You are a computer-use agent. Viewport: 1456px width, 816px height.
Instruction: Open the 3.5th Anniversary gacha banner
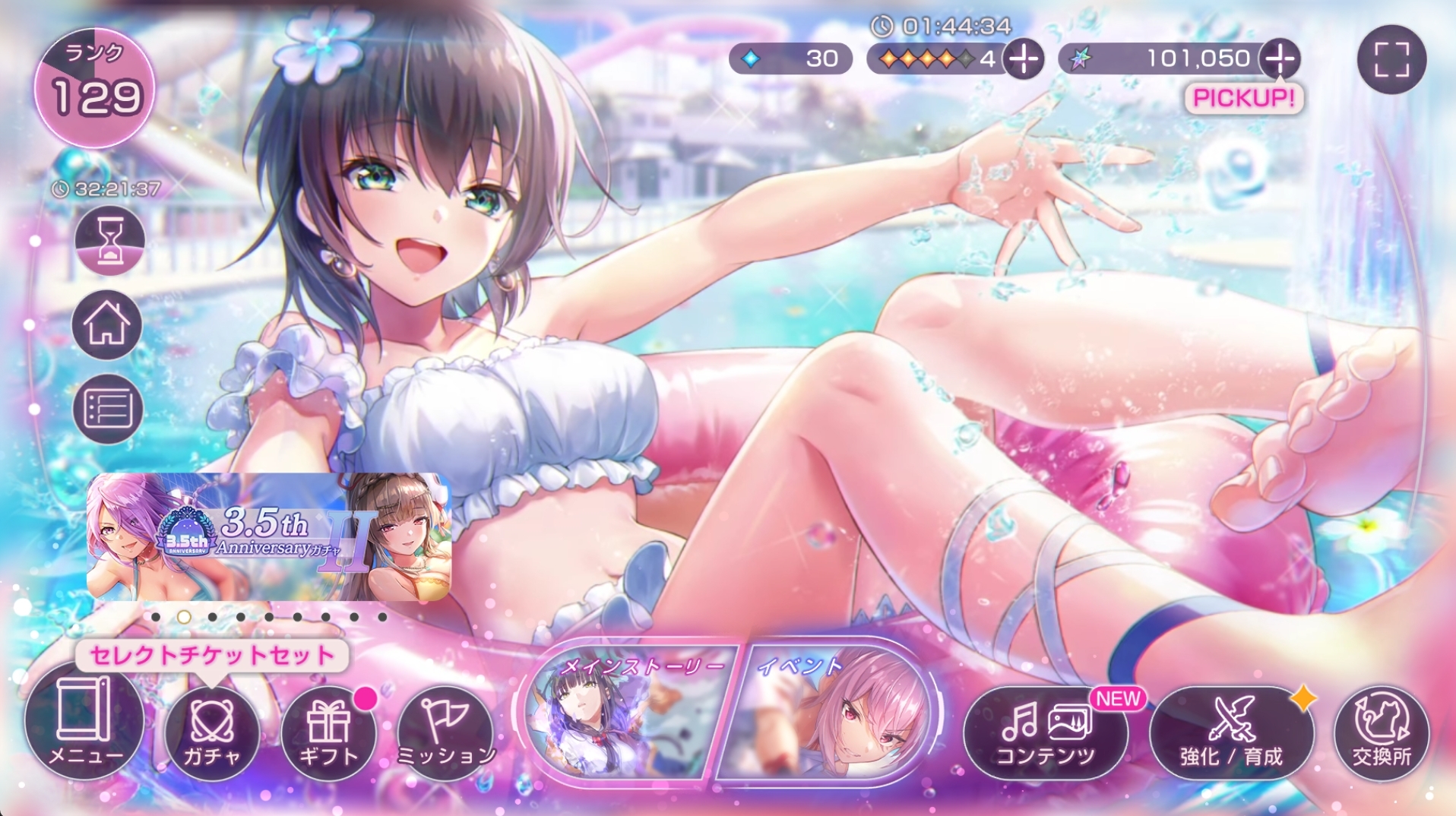269,536
